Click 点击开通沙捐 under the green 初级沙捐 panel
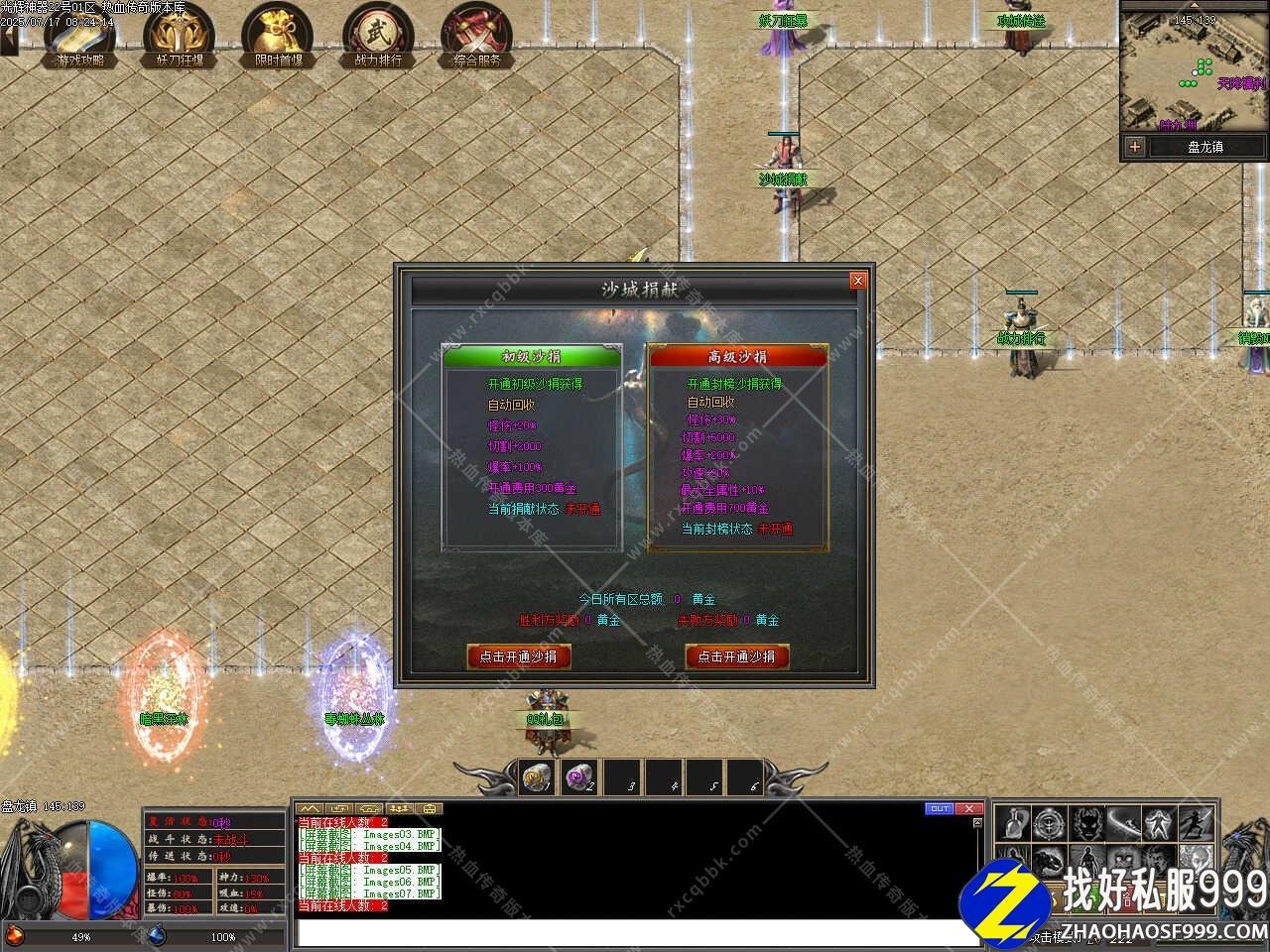1270x952 pixels. [518, 656]
